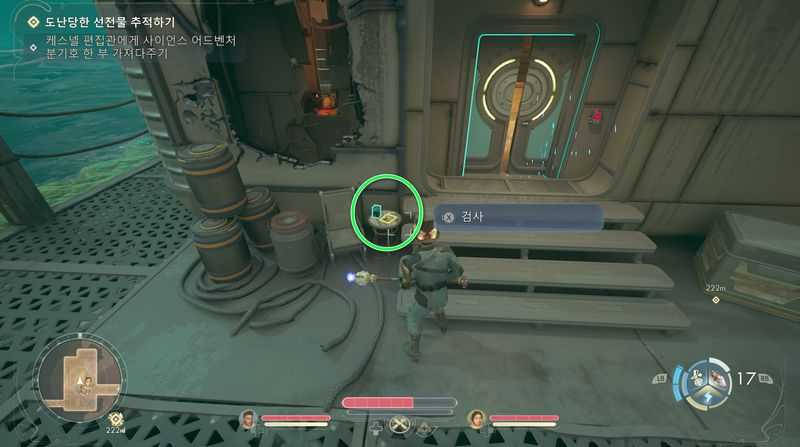Click the quest marker icon beside the minimap

coord(115,420)
